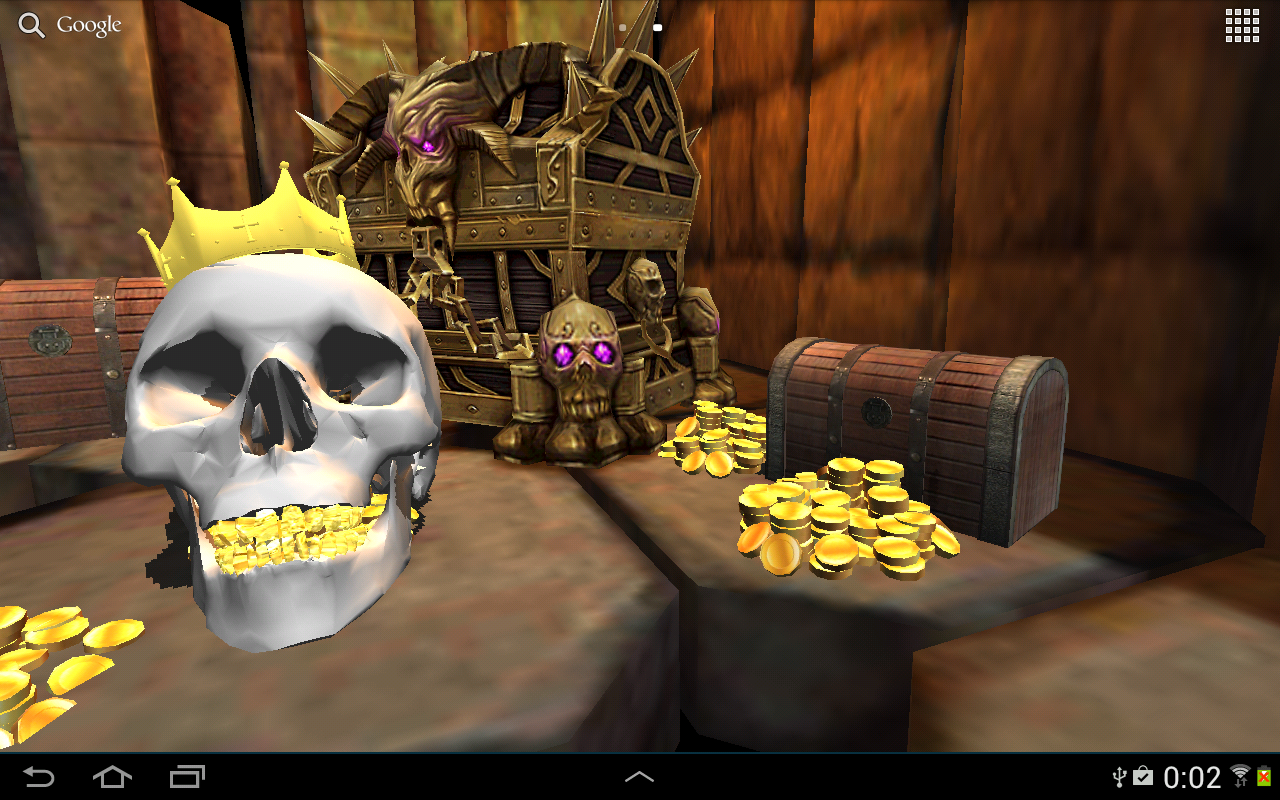Screen dimensions: 1280x800
Task: Open the Google search bar
Action: [70, 26]
